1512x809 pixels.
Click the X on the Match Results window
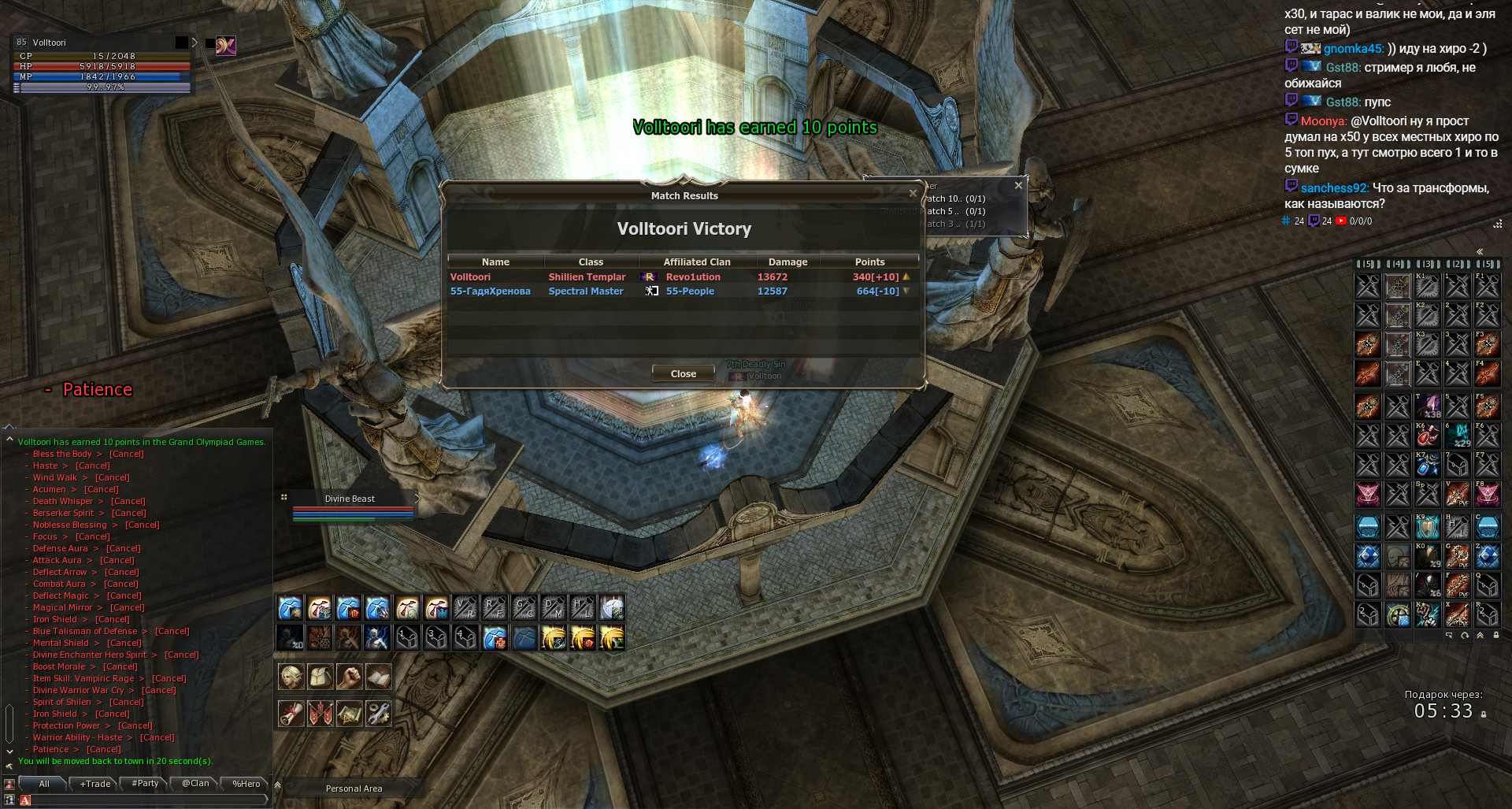coord(913,193)
